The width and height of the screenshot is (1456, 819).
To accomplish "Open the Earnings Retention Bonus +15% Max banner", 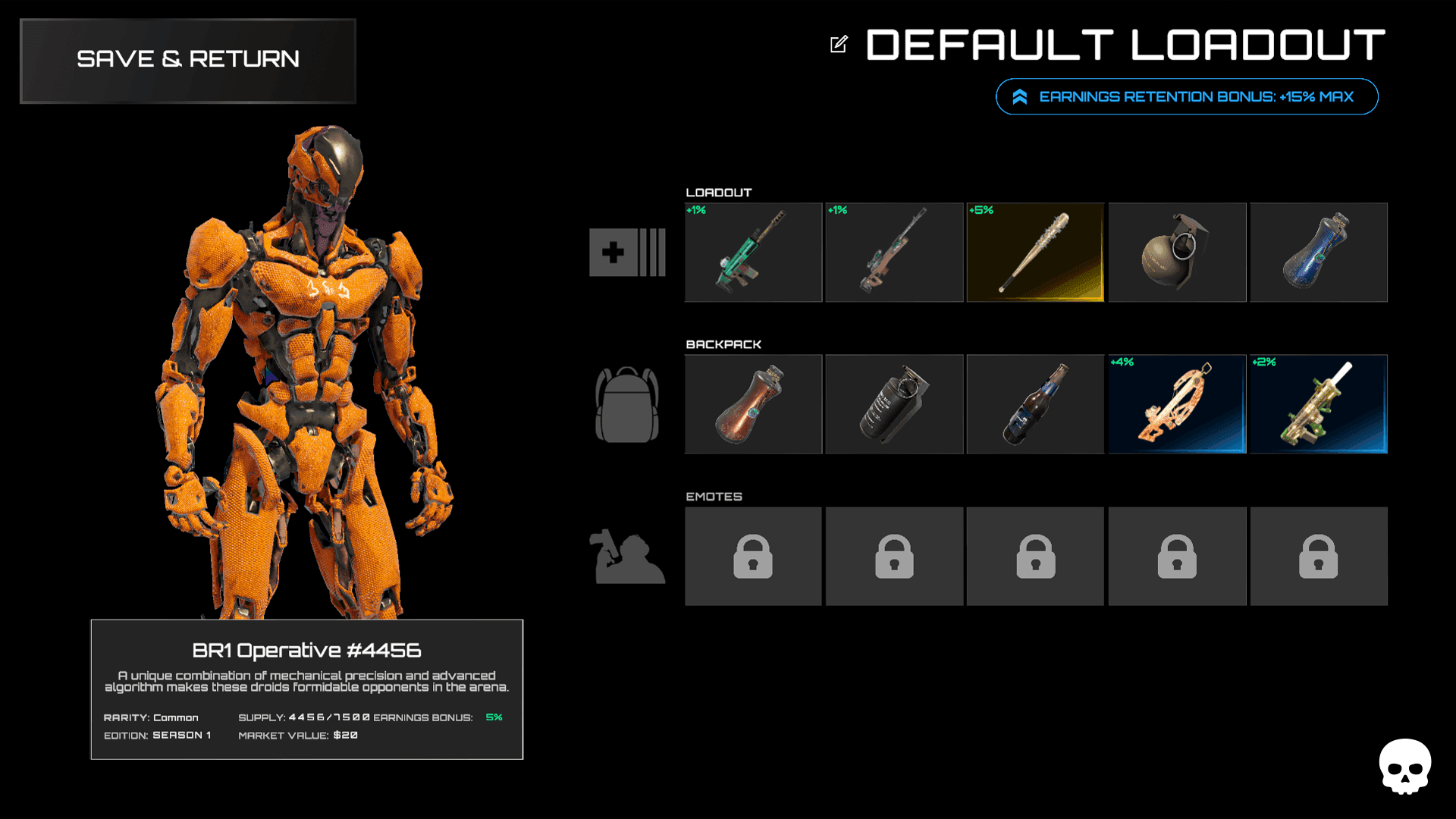I will (x=1187, y=96).
